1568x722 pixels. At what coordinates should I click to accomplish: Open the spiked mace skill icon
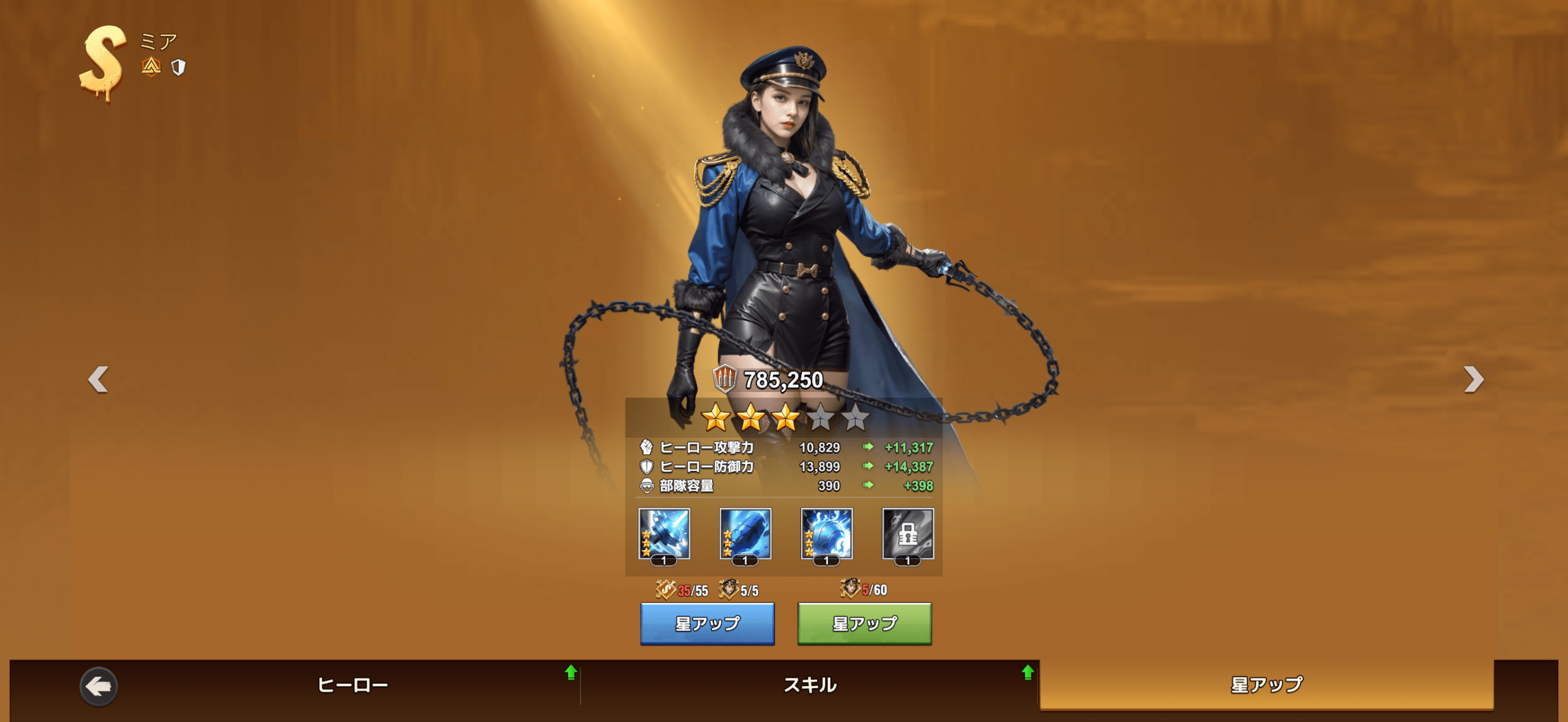[664, 534]
